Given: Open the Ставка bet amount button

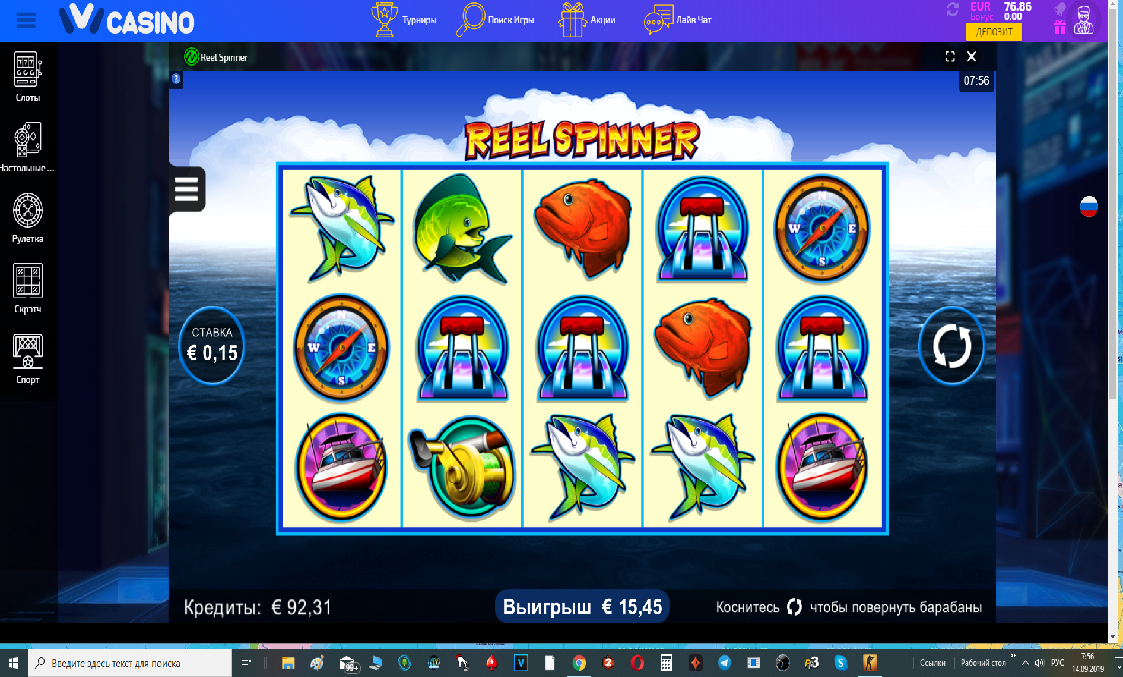Looking at the screenshot, I should pyautogui.click(x=211, y=345).
